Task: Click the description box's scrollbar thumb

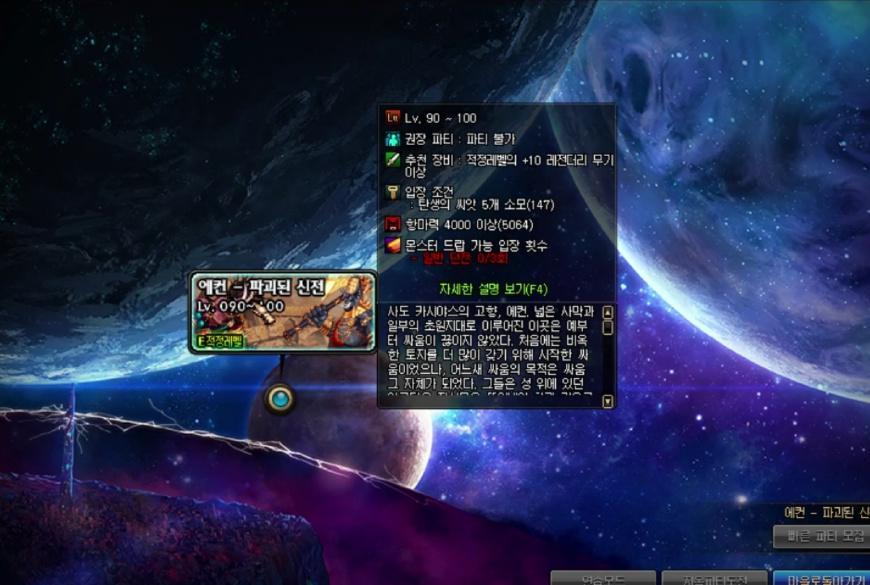Action: coord(607,327)
